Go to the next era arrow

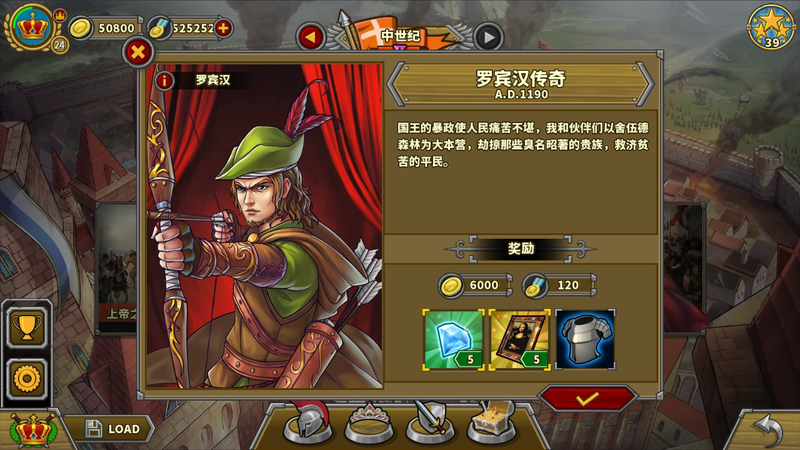488,37
